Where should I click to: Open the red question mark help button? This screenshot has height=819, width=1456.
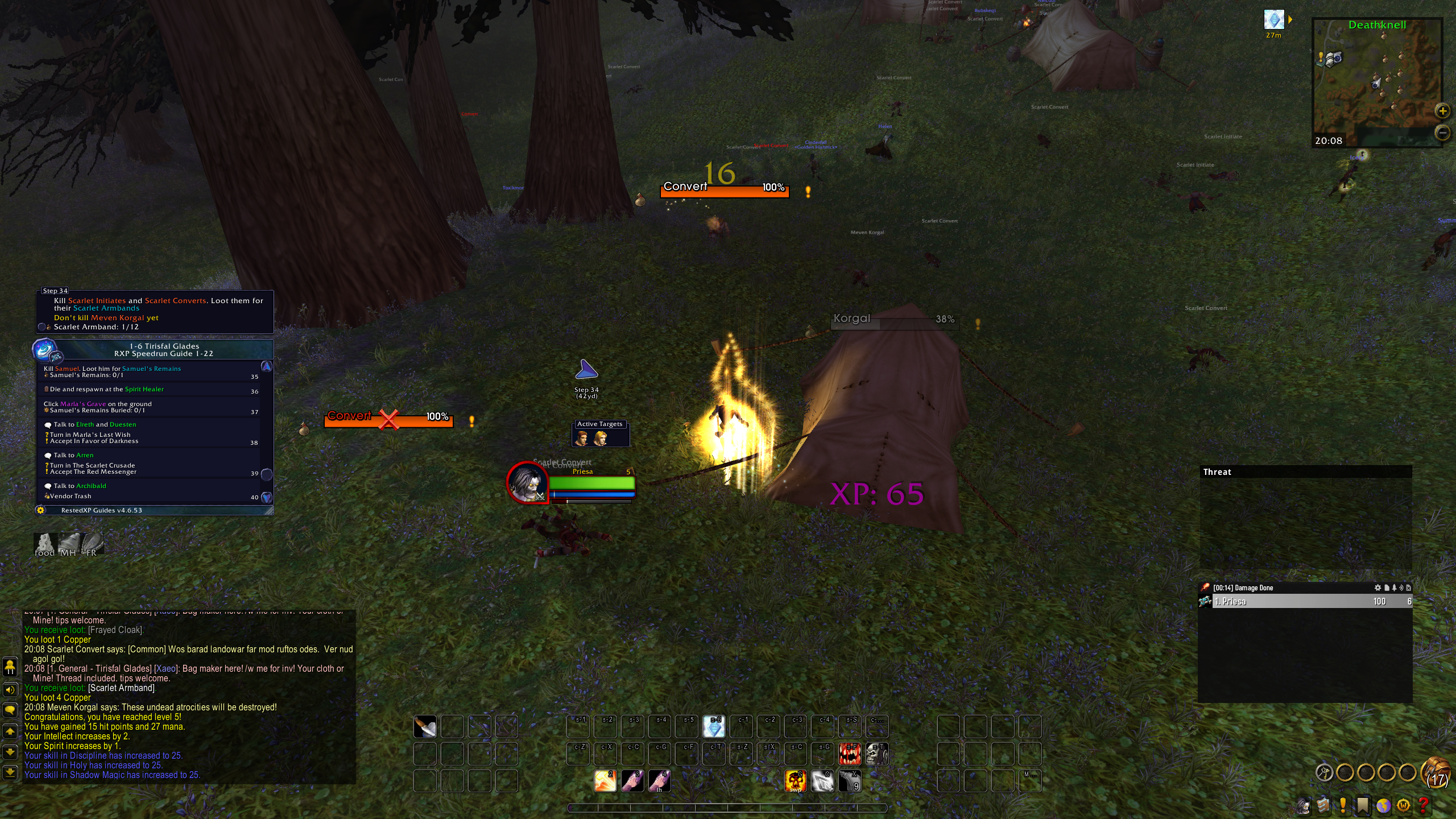(1423, 805)
